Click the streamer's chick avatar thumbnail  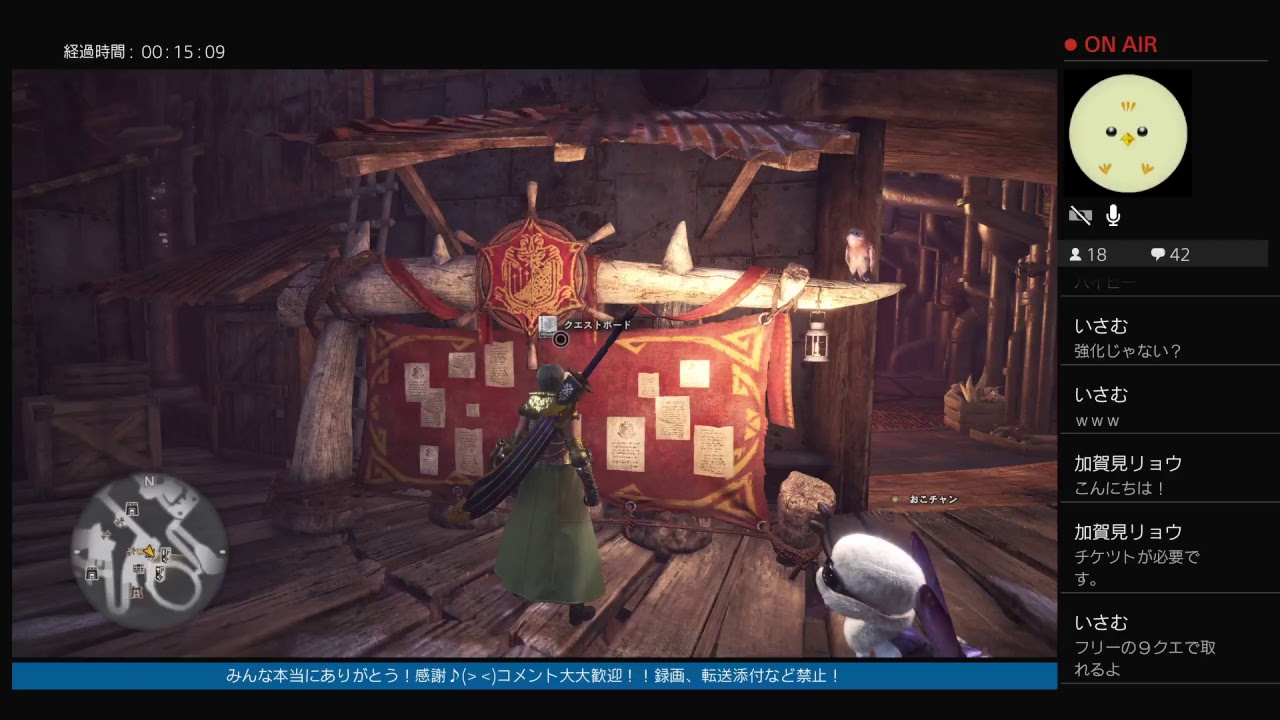[x=1128, y=133]
